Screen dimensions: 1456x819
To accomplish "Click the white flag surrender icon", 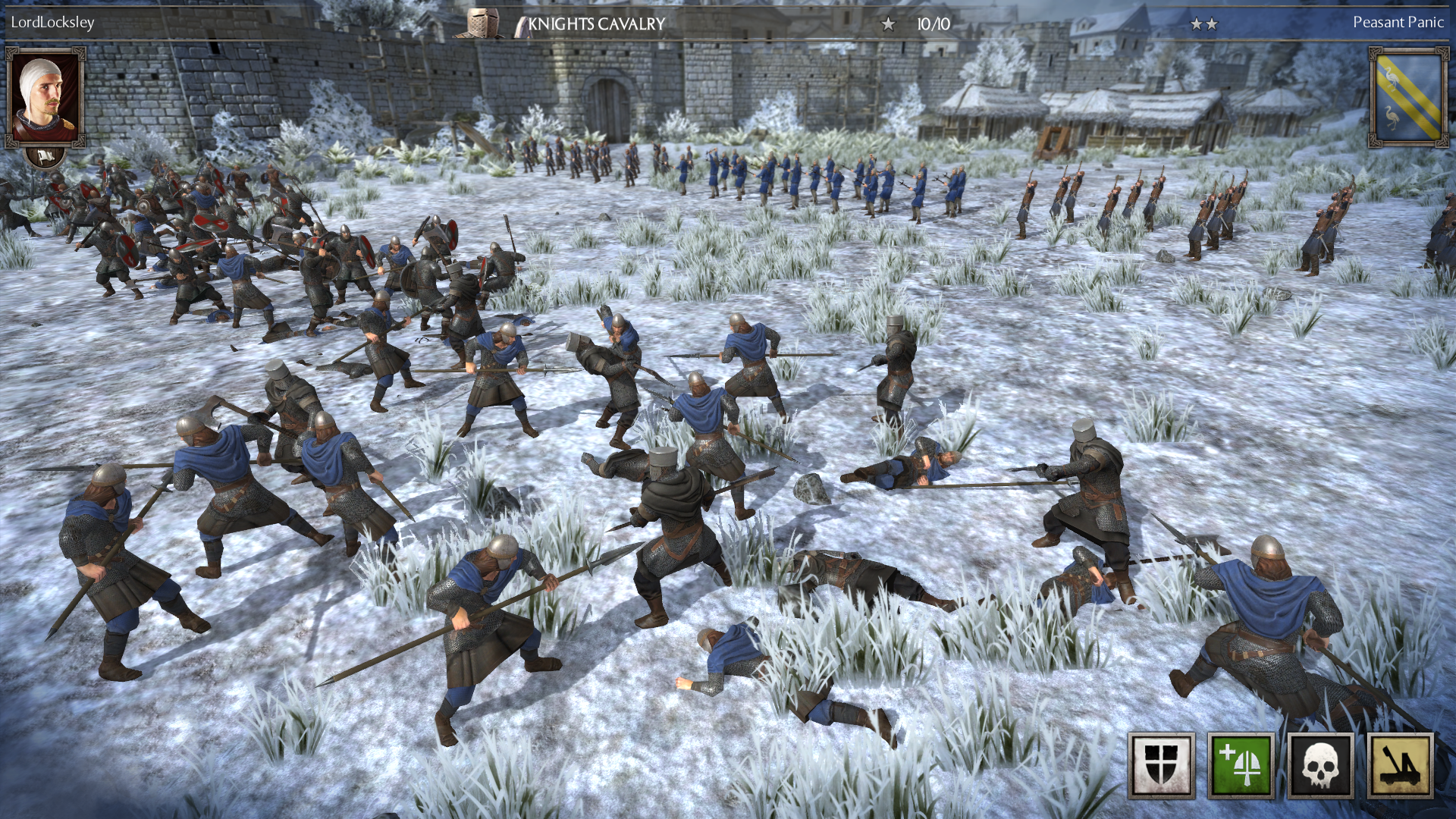I will pos(45,157).
